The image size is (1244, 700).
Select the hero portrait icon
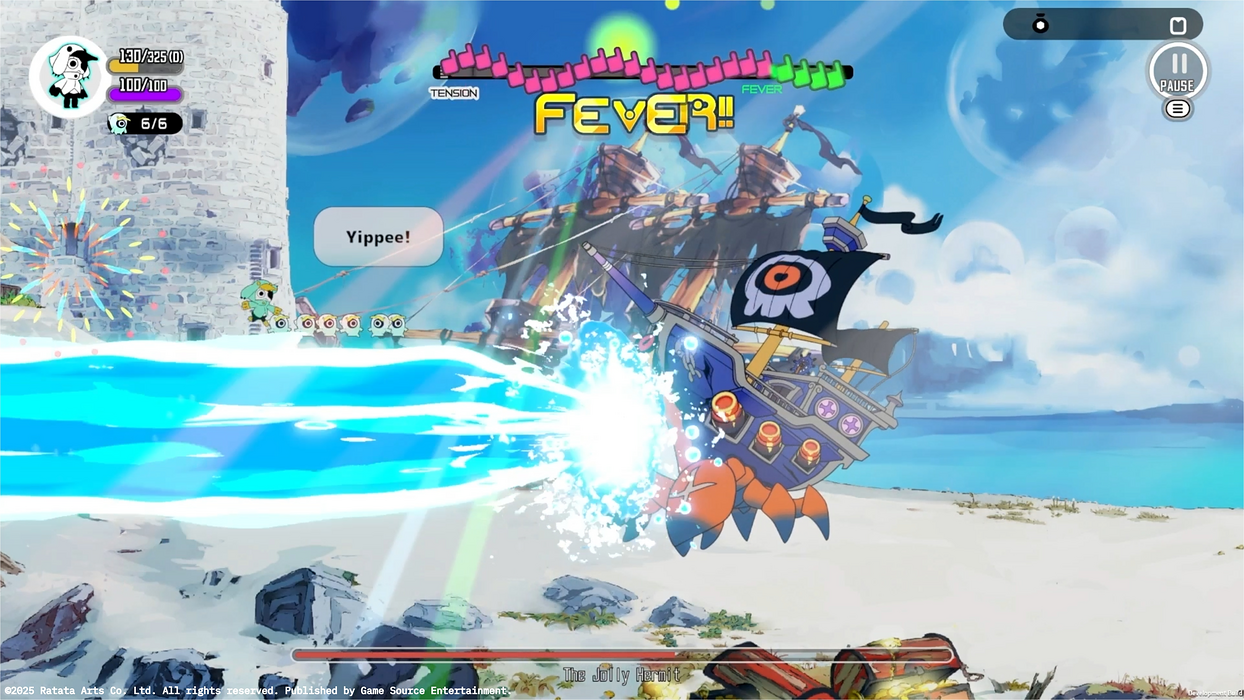(68, 77)
